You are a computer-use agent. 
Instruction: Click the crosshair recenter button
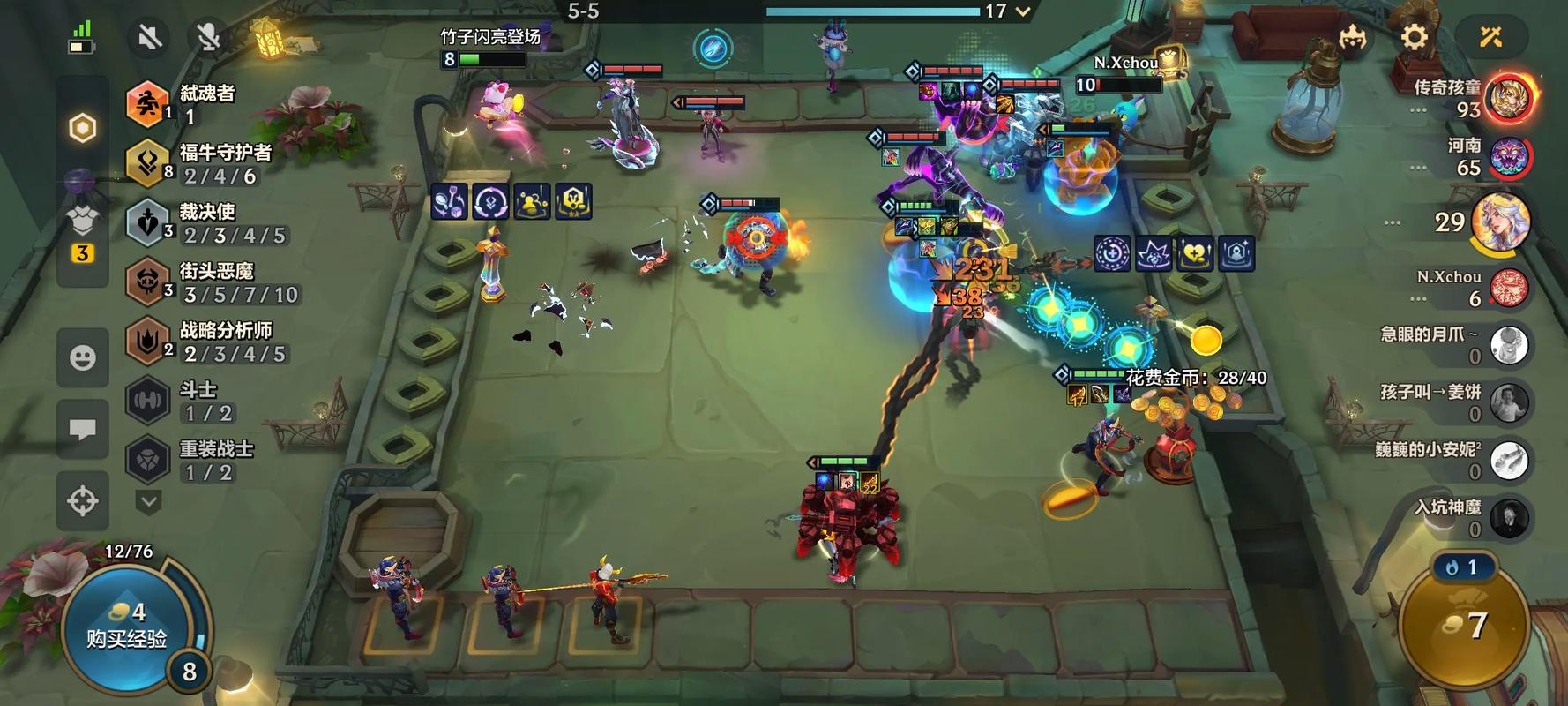coord(83,500)
